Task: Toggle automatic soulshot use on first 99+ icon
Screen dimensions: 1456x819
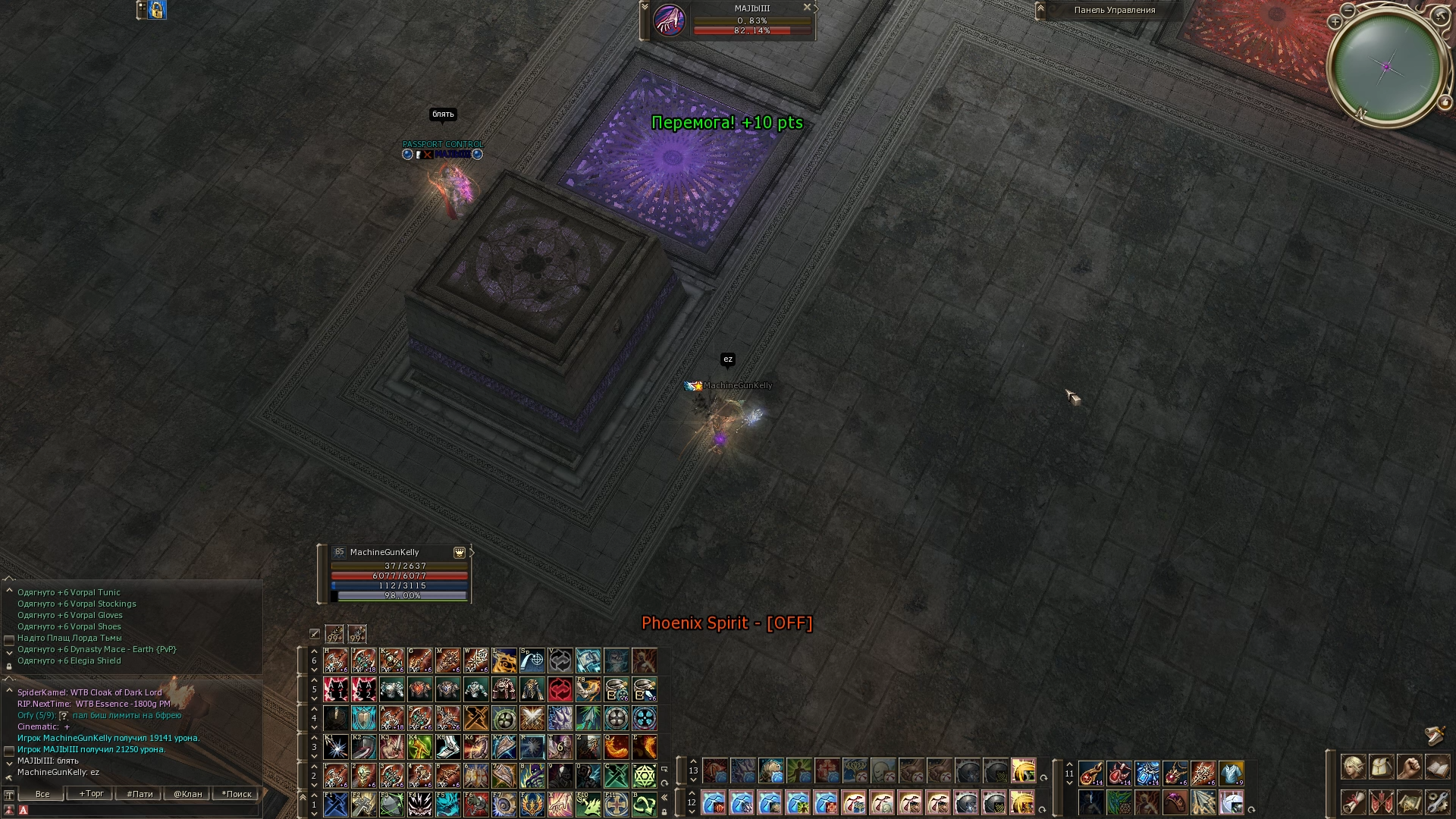Action: pyautogui.click(x=334, y=634)
